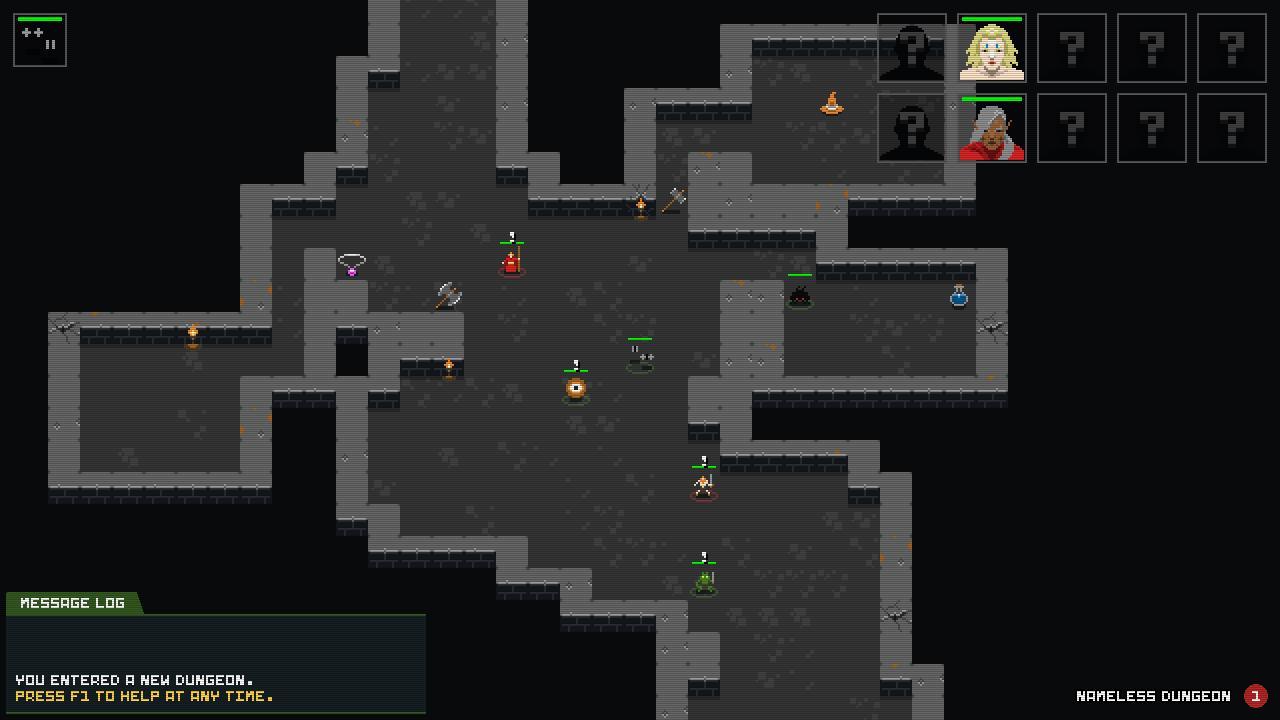This screenshot has height=720, width=1280.
Task: Click the yellow orb creature in the dungeon center
Action: click(x=575, y=389)
